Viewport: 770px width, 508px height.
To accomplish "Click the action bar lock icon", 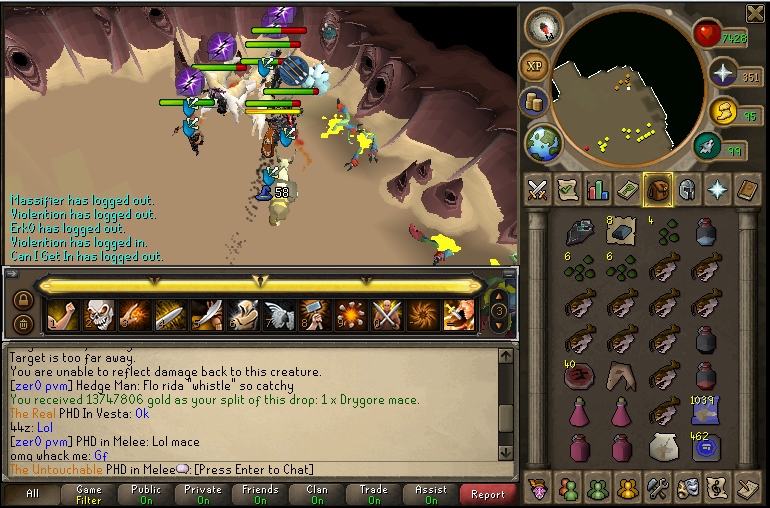I will coord(22,299).
